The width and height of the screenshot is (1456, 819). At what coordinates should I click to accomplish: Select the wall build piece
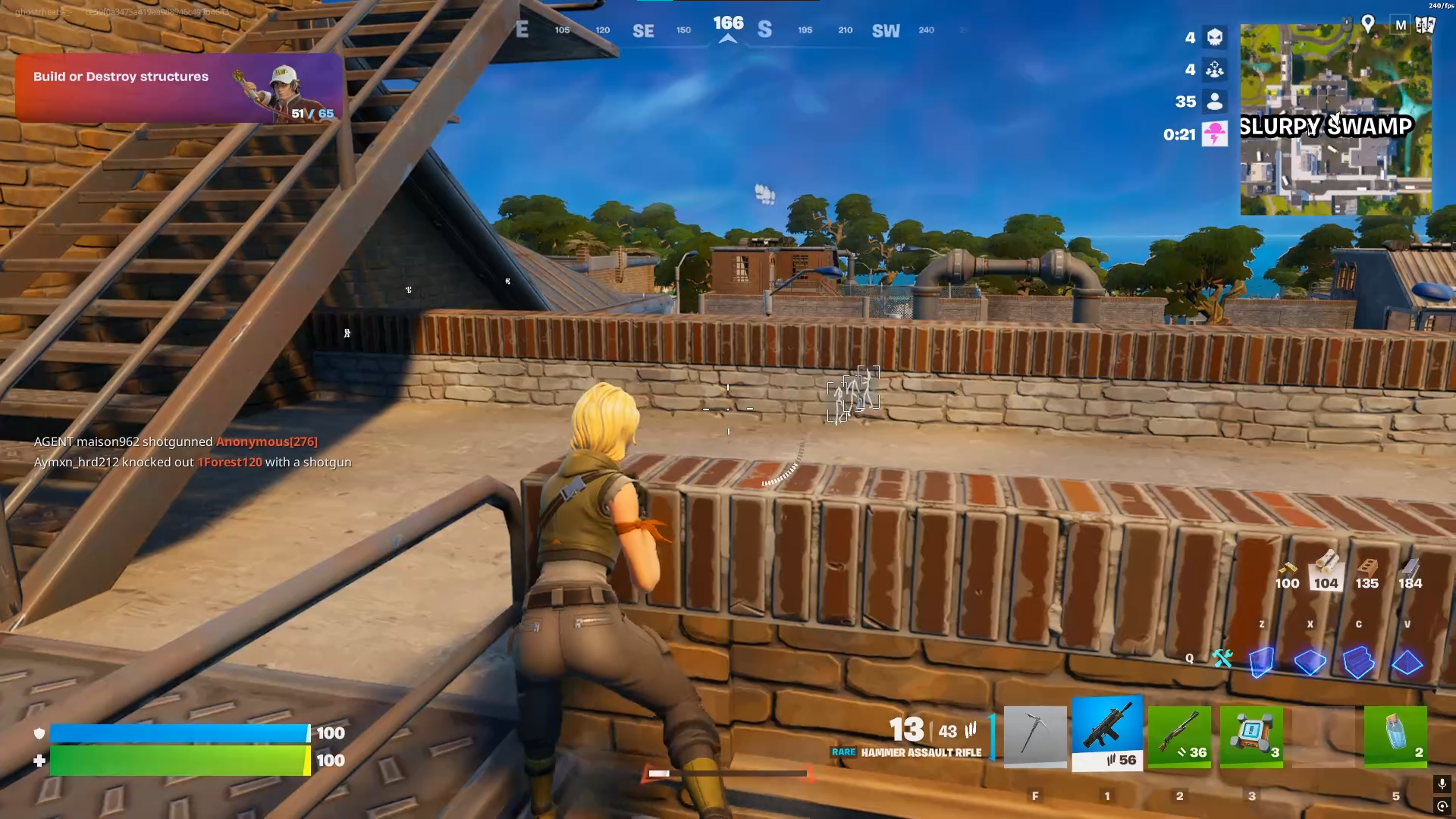(1261, 664)
